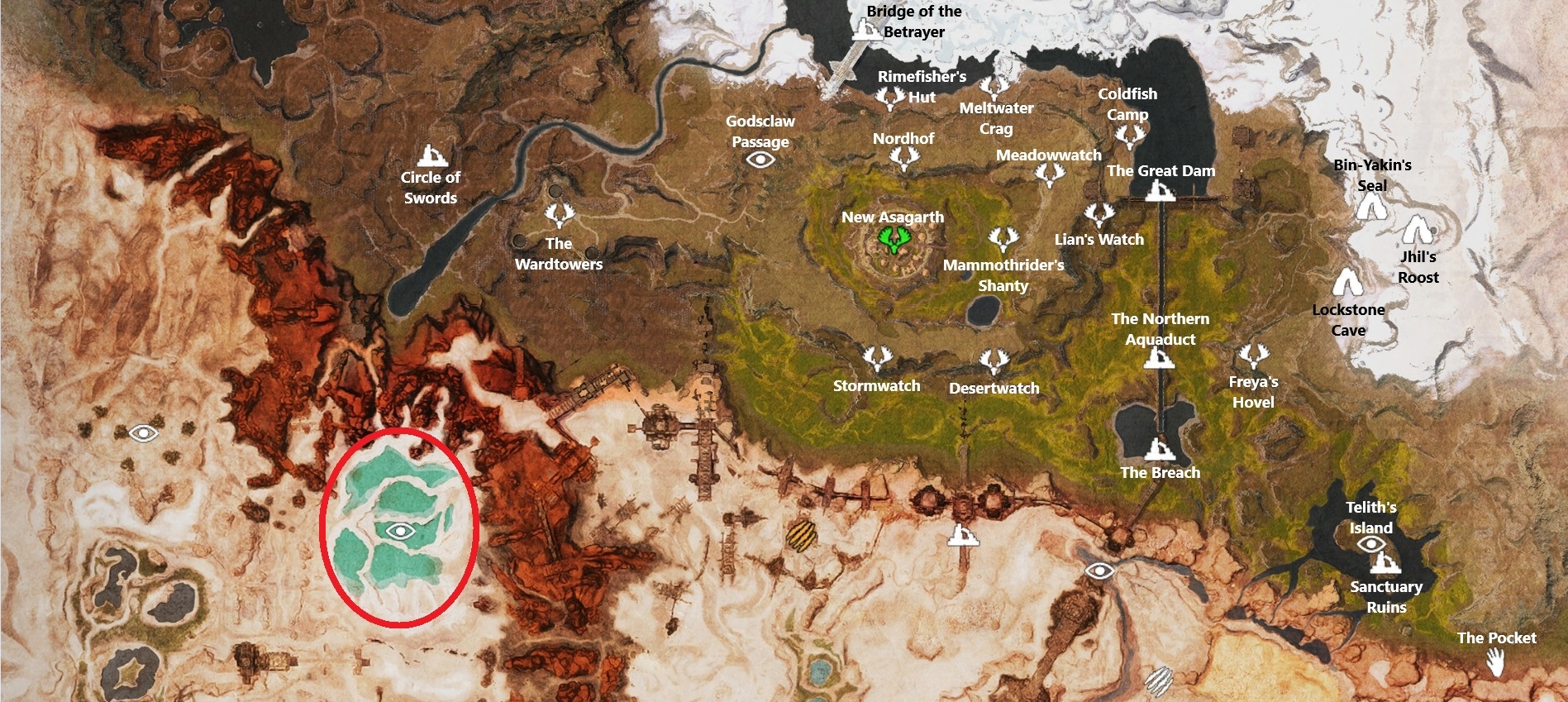Select the striped cocoon icon below Stormwatch
Viewport: 1568px width, 702px height.
point(801,537)
